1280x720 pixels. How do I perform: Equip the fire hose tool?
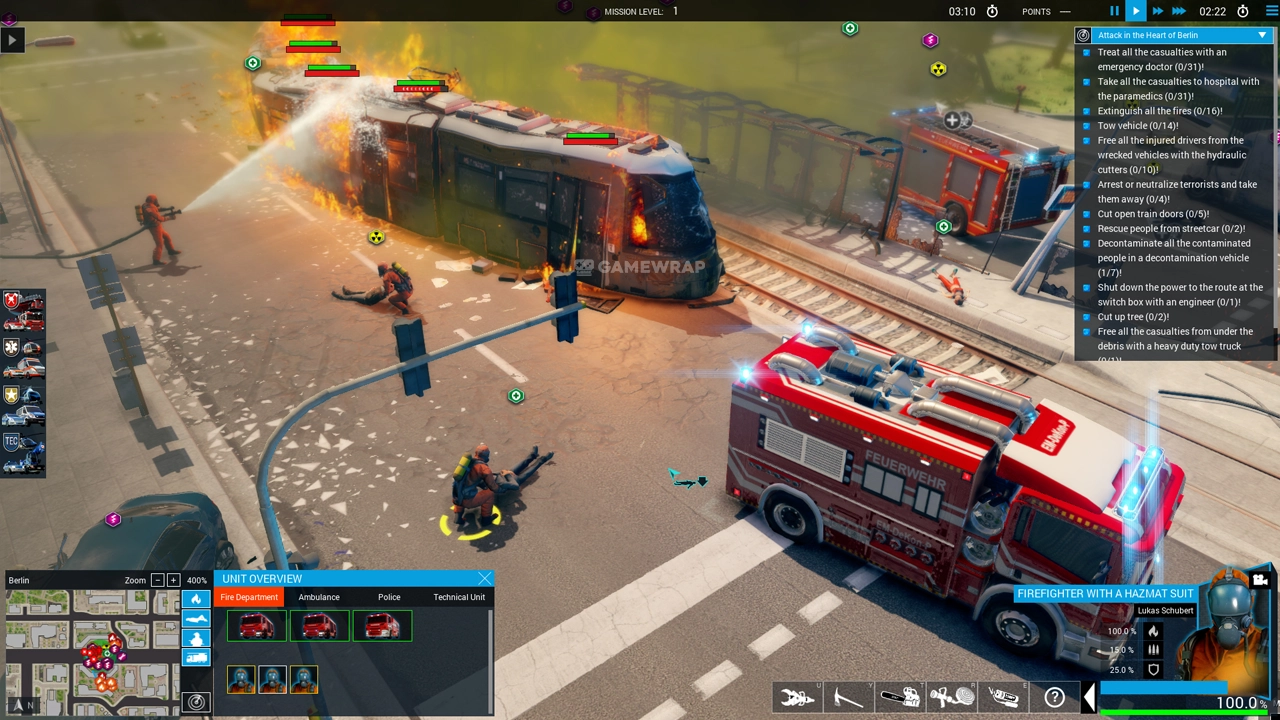pos(951,697)
